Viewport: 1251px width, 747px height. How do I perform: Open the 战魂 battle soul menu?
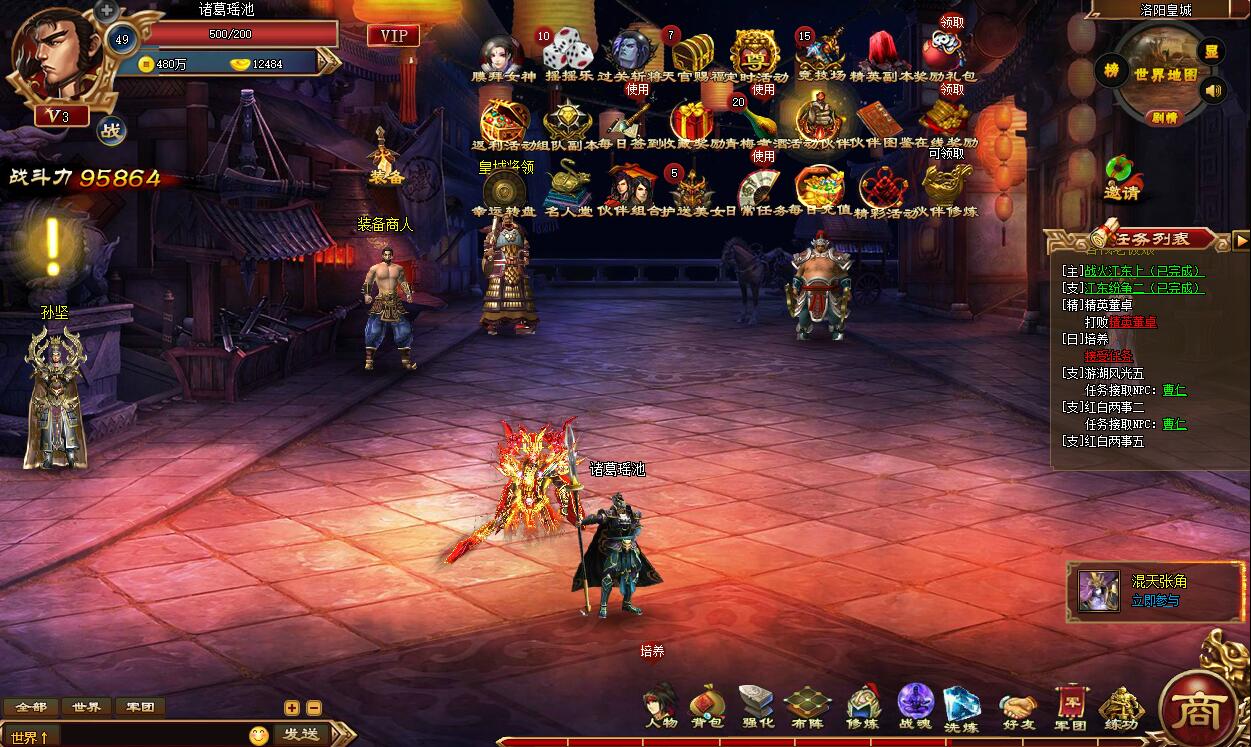[x=914, y=706]
